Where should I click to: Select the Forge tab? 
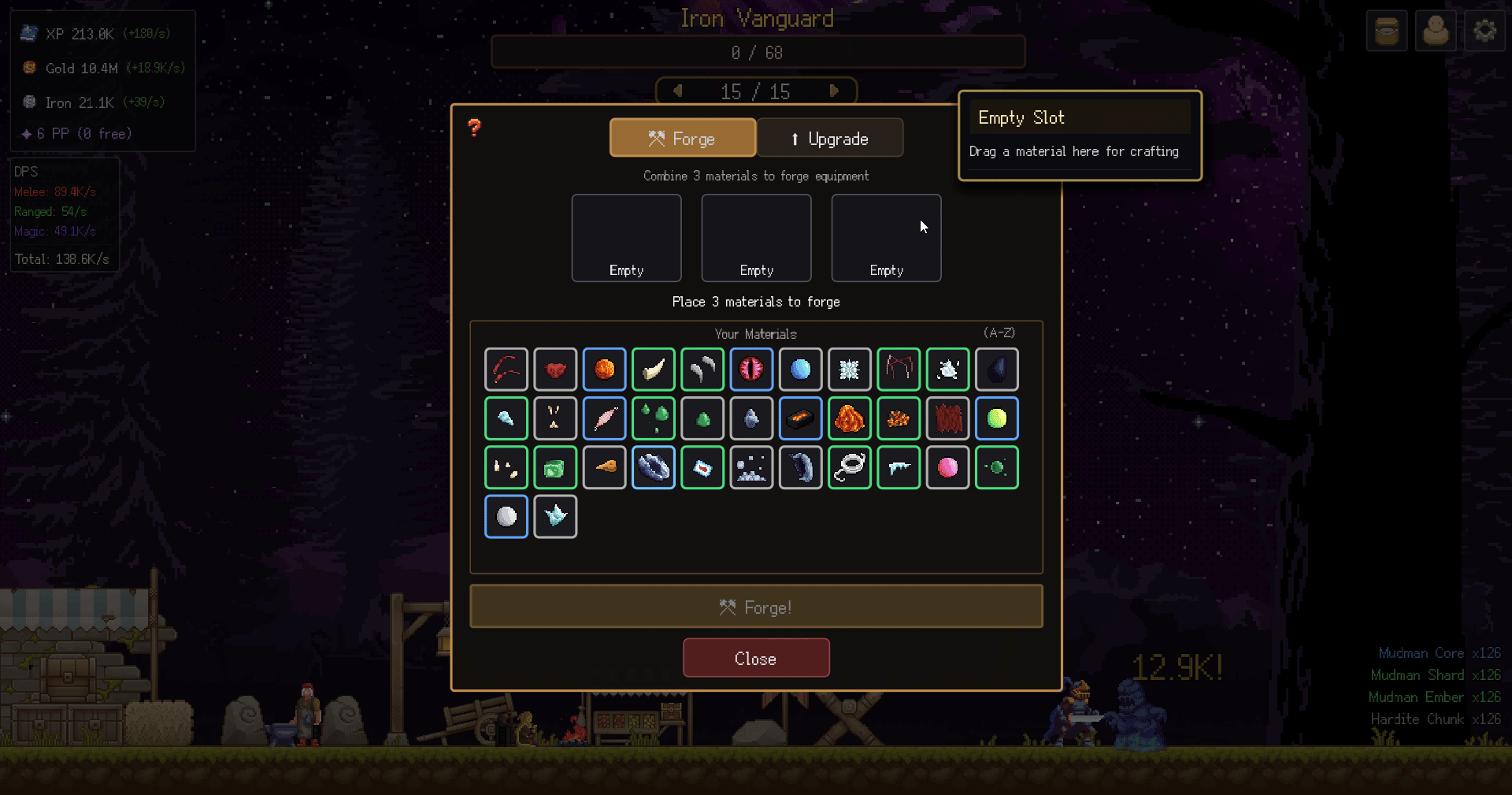[x=682, y=139]
